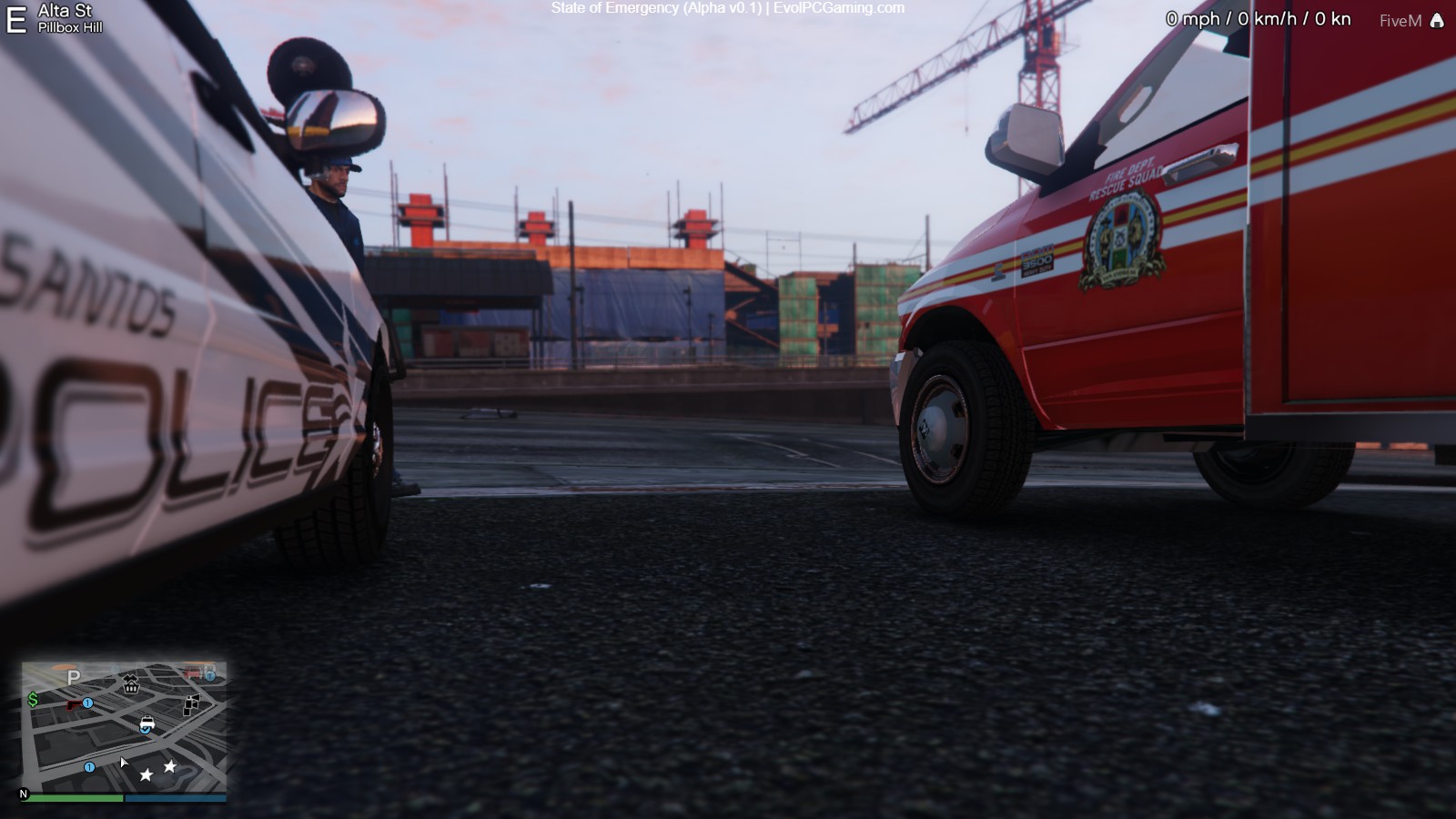Select the parking P marker on minimap
1456x819 pixels.
74,677
